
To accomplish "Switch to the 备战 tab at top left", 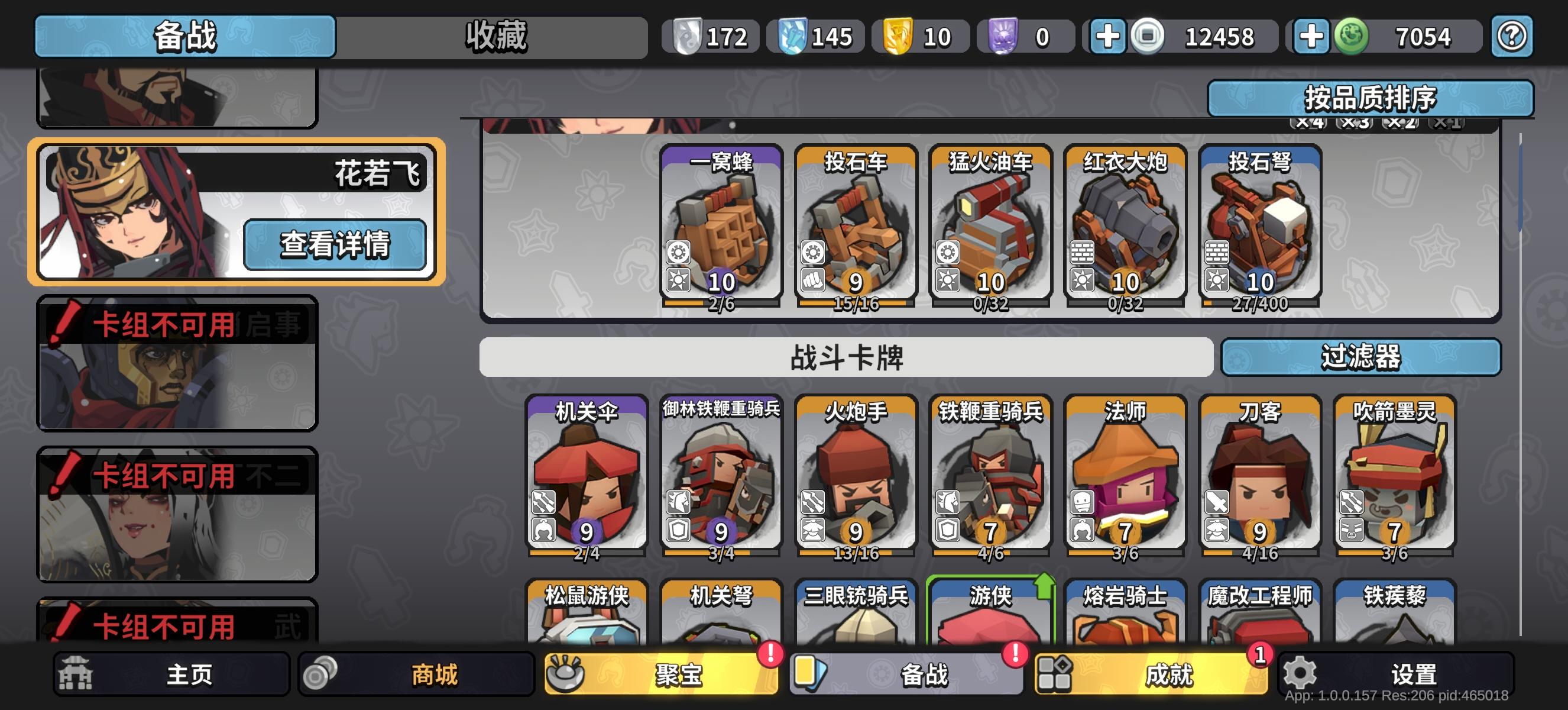I will click(x=184, y=35).
